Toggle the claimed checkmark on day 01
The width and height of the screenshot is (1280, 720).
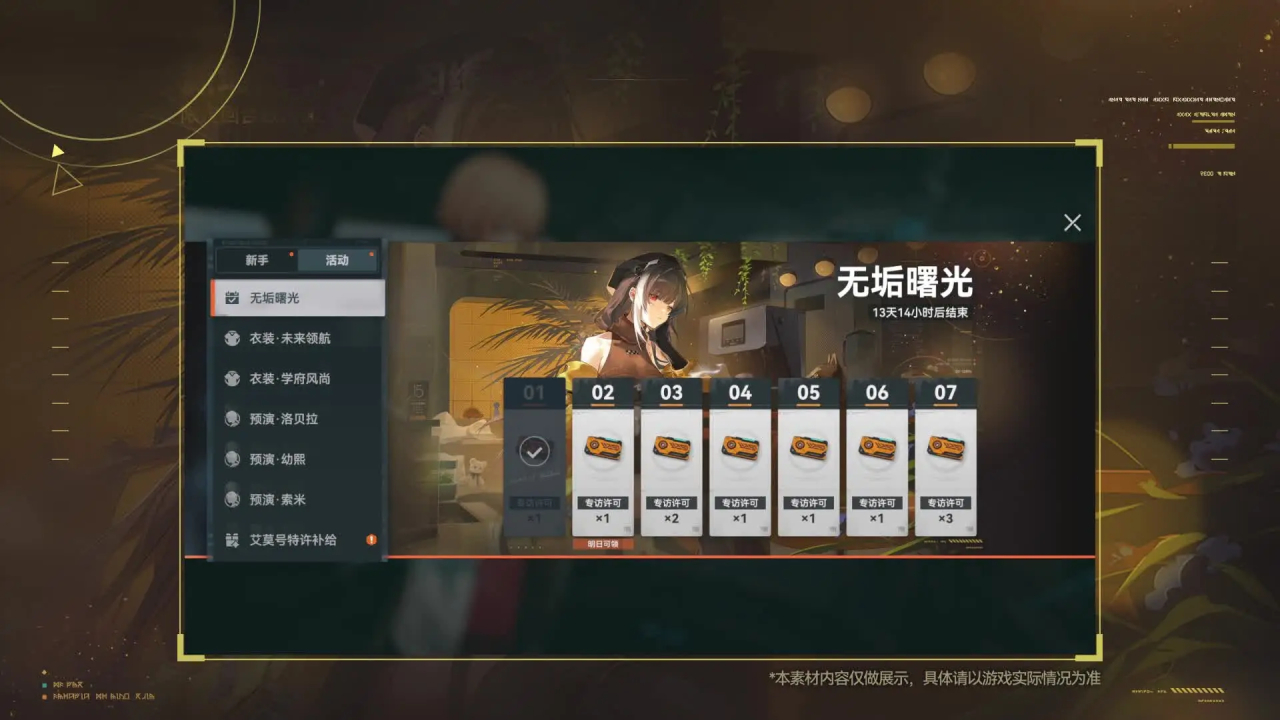(x=536, y=452)
